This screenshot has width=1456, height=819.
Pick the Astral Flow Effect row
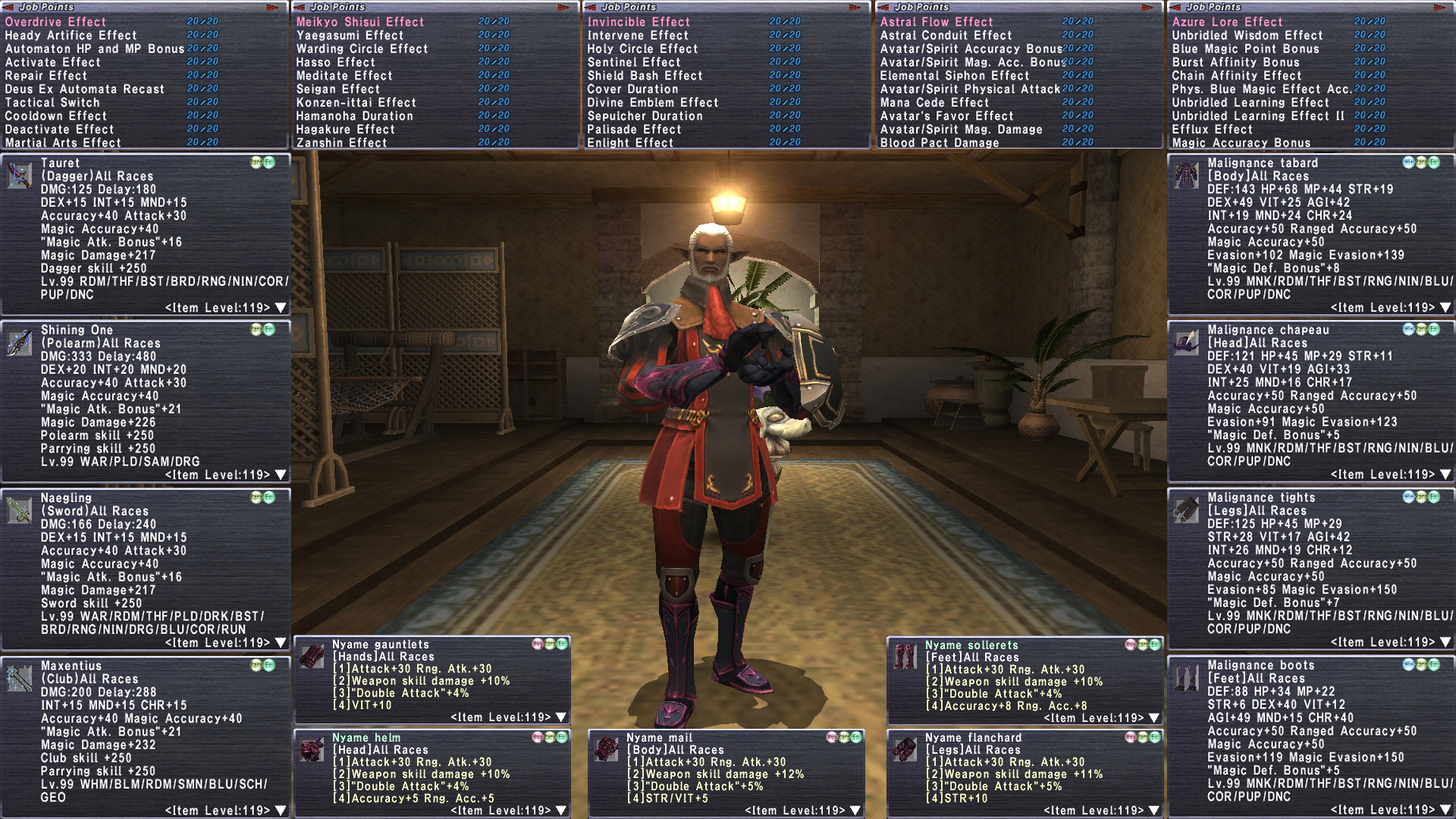(x=937, y=22)
